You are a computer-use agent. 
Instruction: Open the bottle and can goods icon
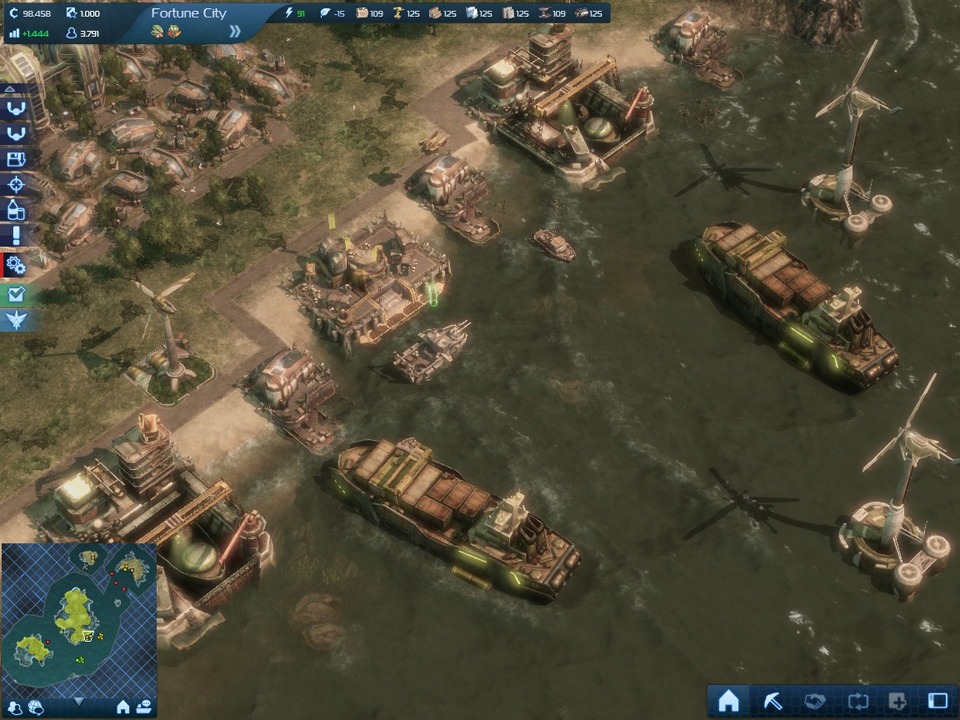(16, 211)
